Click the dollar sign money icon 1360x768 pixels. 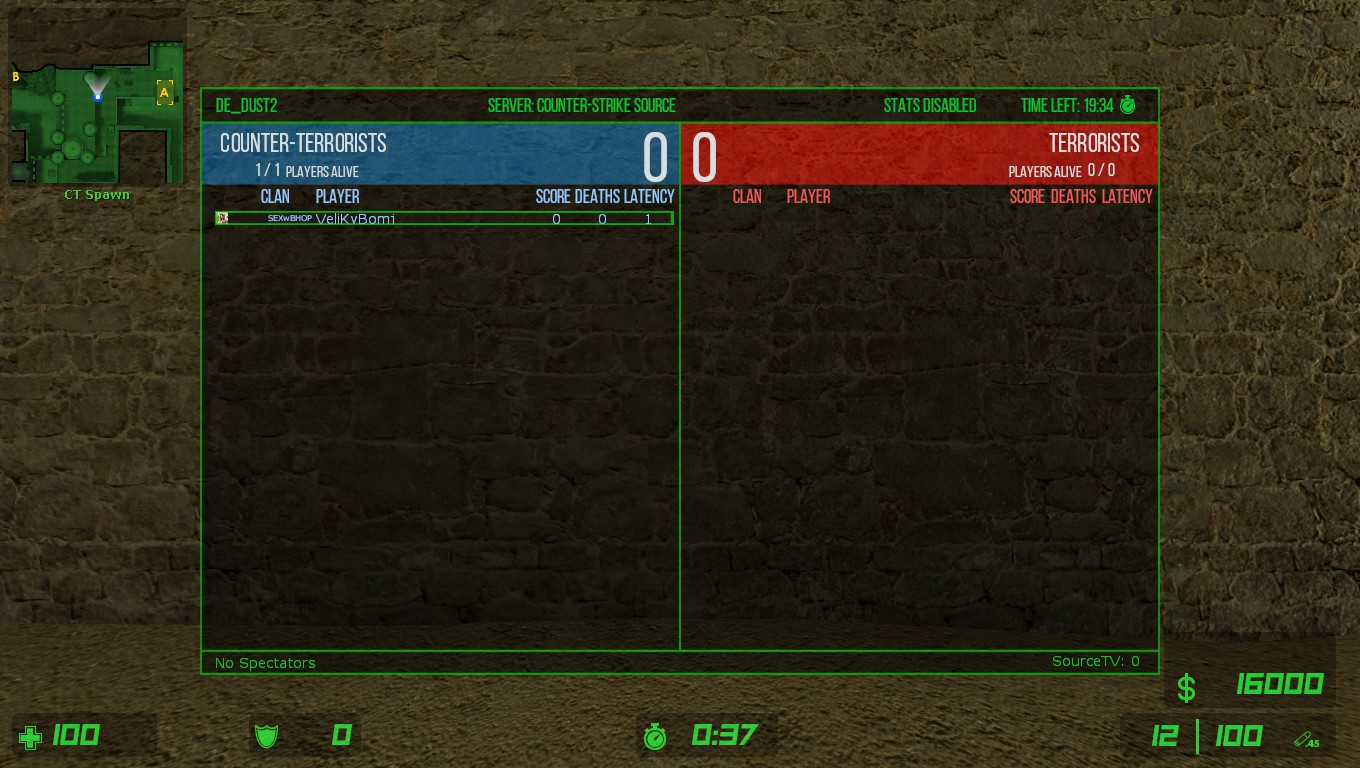coord(1186,688)
